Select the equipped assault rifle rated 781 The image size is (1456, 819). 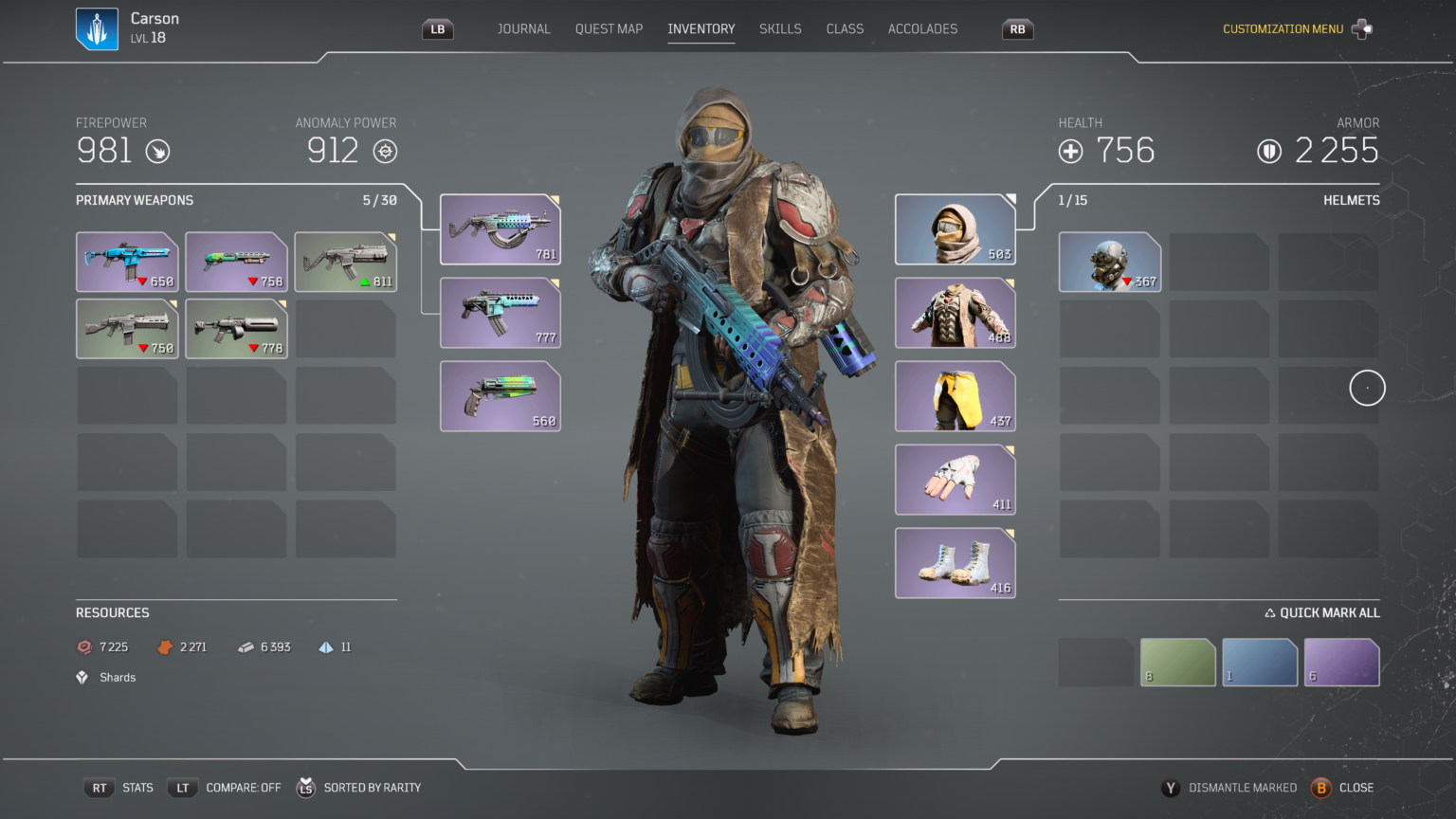[x=500, y=229]
